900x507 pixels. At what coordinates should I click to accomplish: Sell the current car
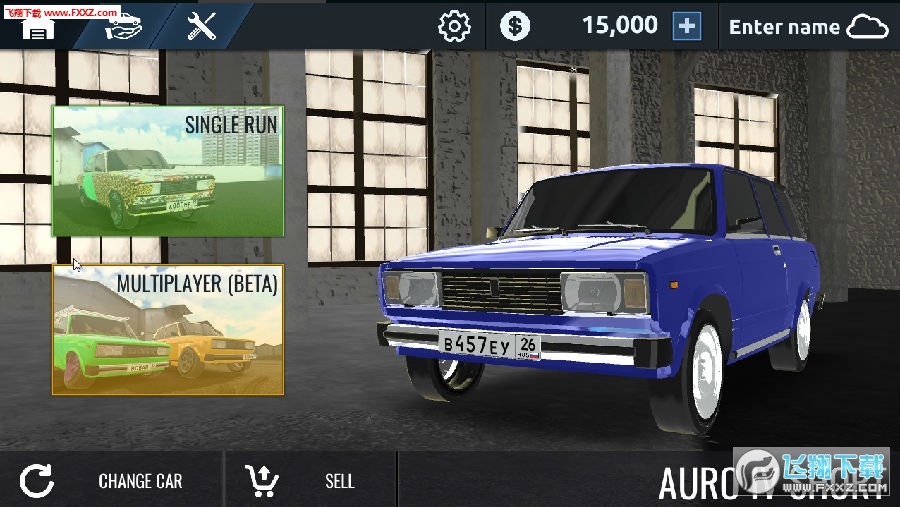click(310, 481)
